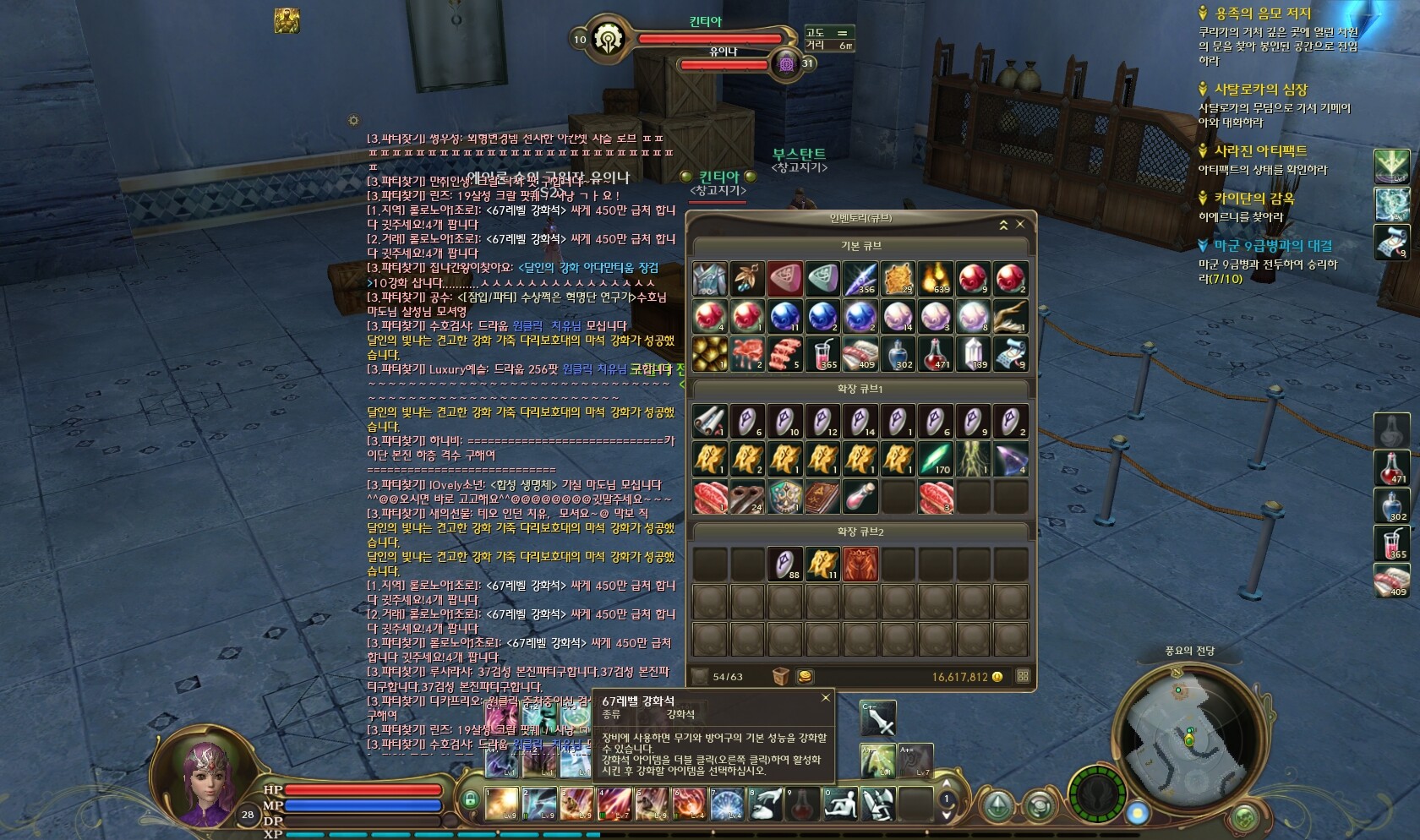Select the red potion stack of 471 in inventory

click(935, 354)
